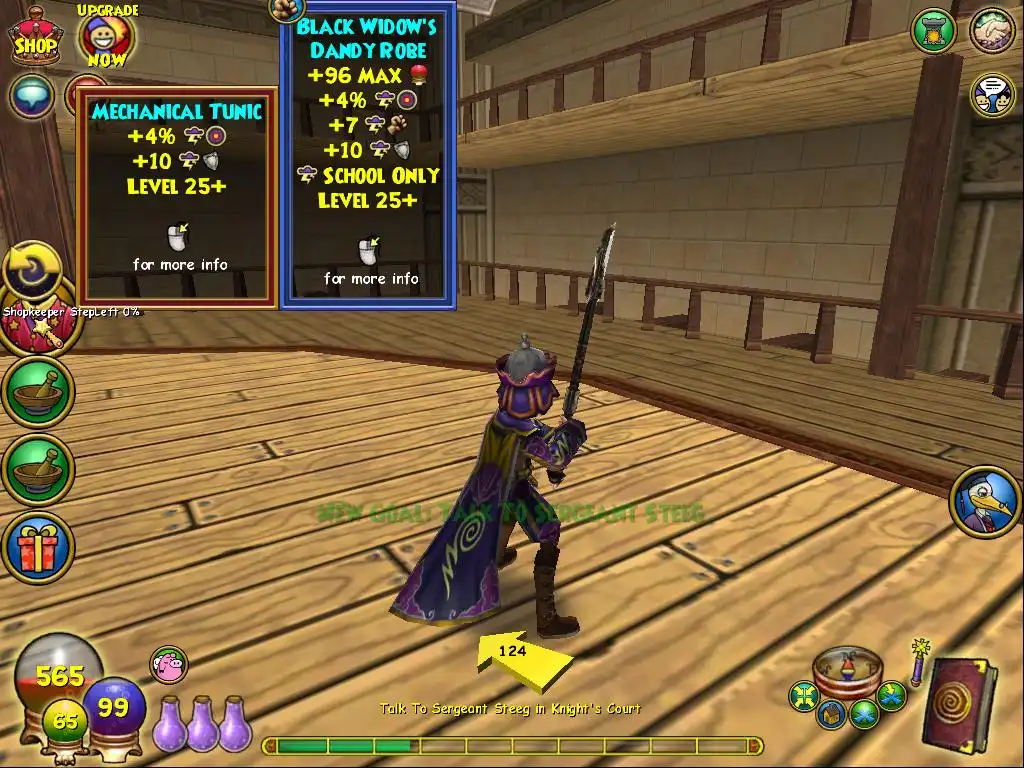View Black Widow's Dandy Robe details
This screenshot has height=768, width=1024.
tap(368, 156)
